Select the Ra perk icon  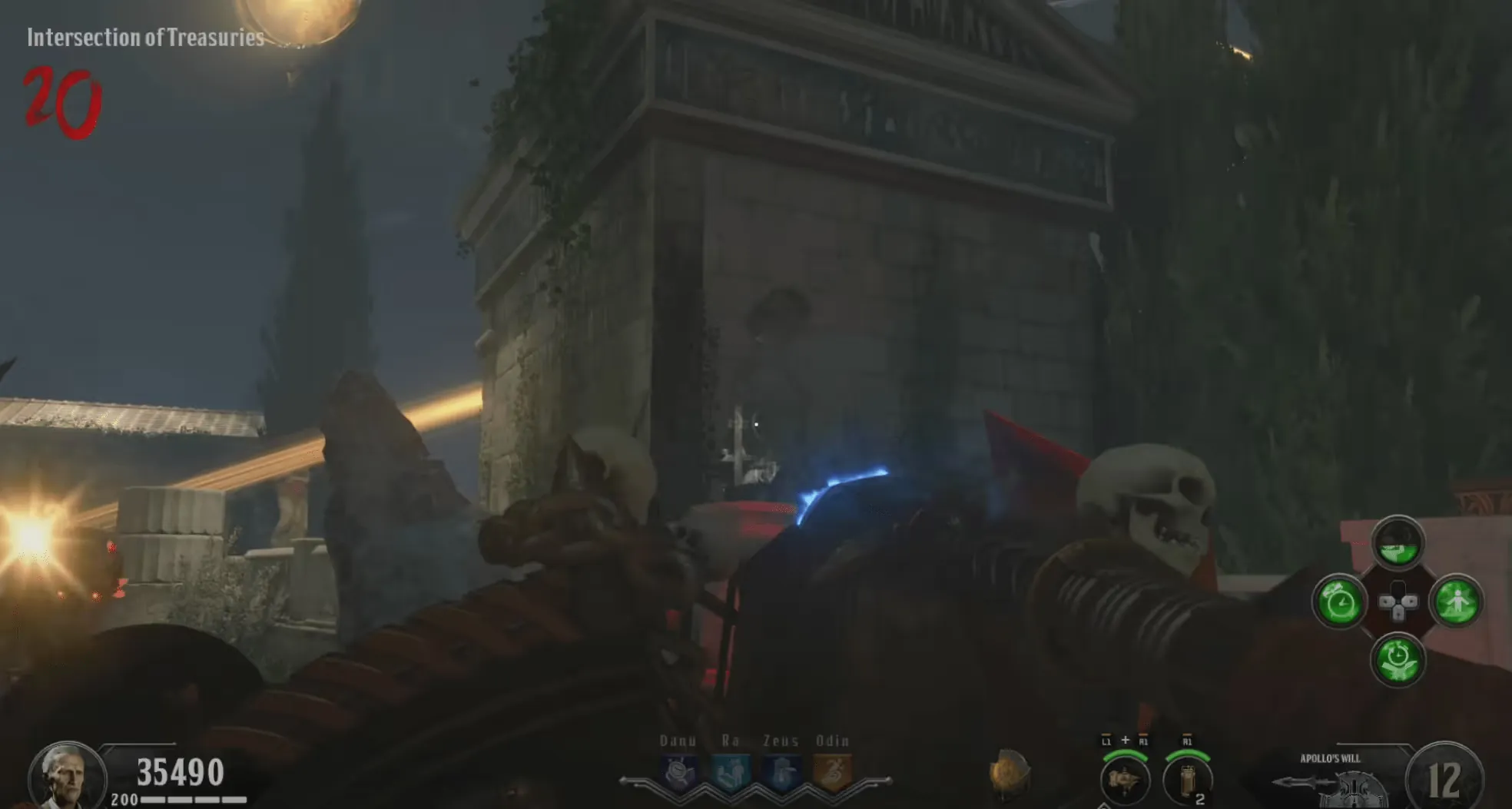tap(731, 772)
